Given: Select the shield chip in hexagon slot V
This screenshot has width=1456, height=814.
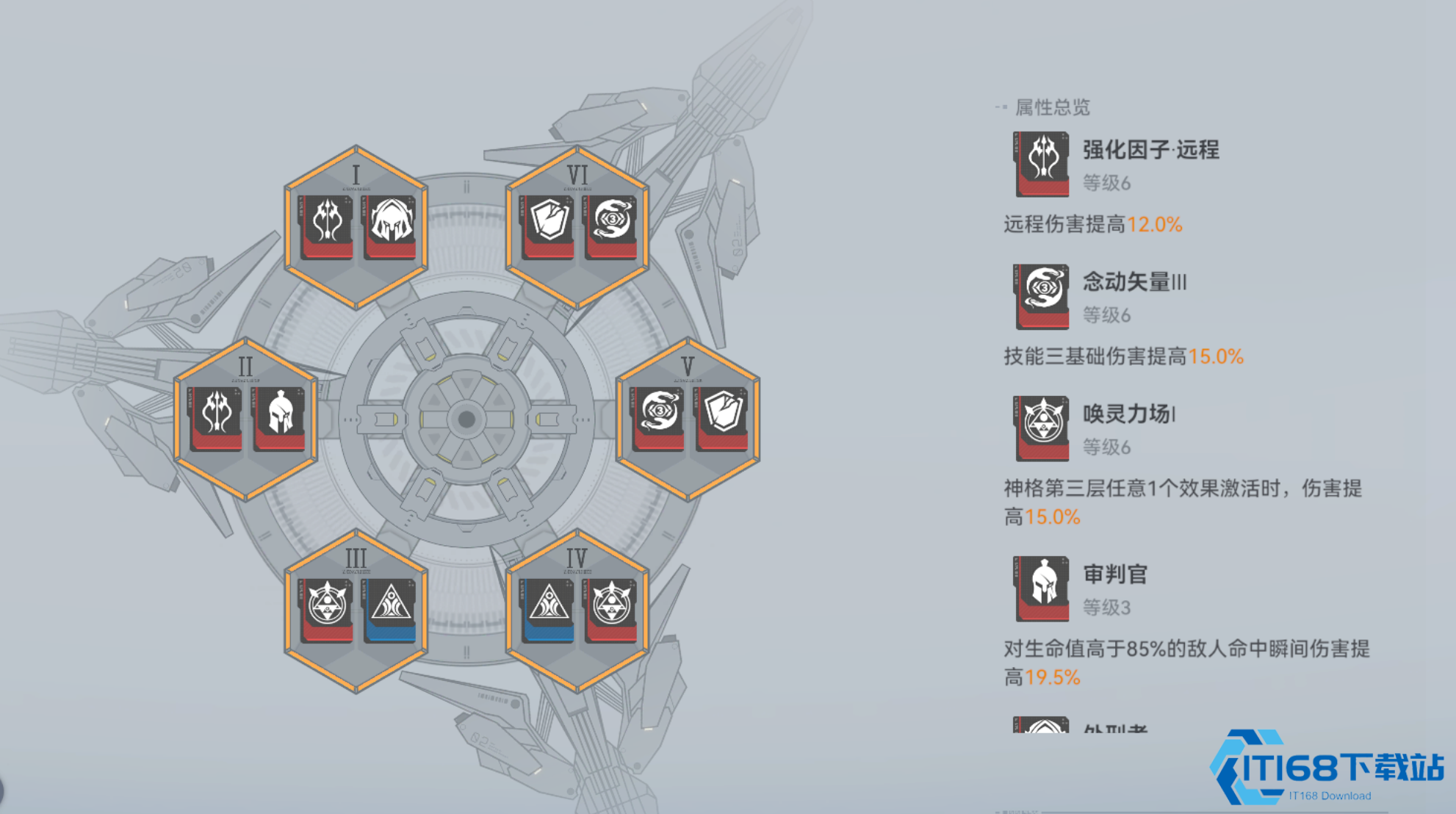Looking at the screenshot, I should pos(722,417).
